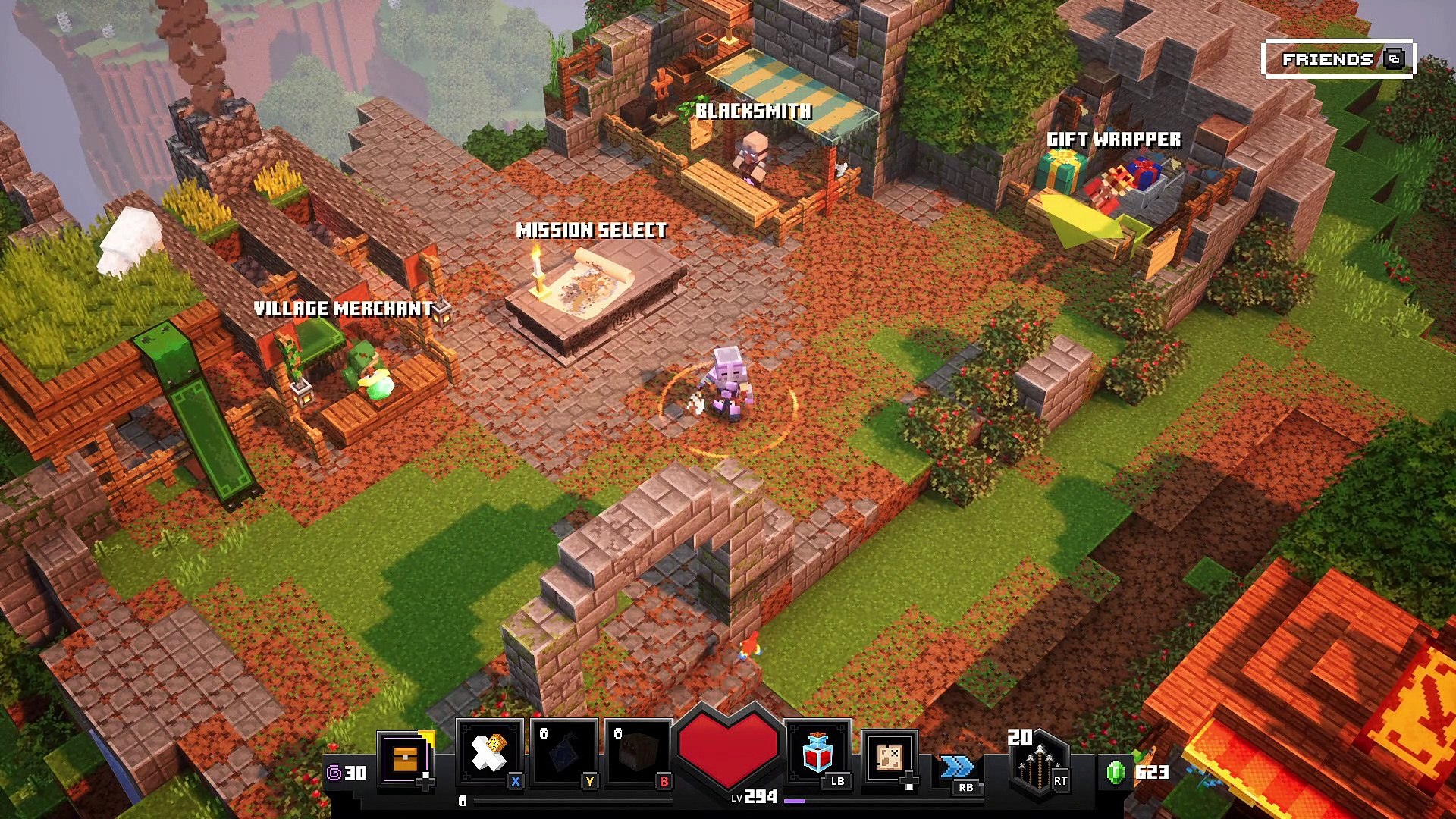
Task: Open the Friends panel
Action: 1338,59
